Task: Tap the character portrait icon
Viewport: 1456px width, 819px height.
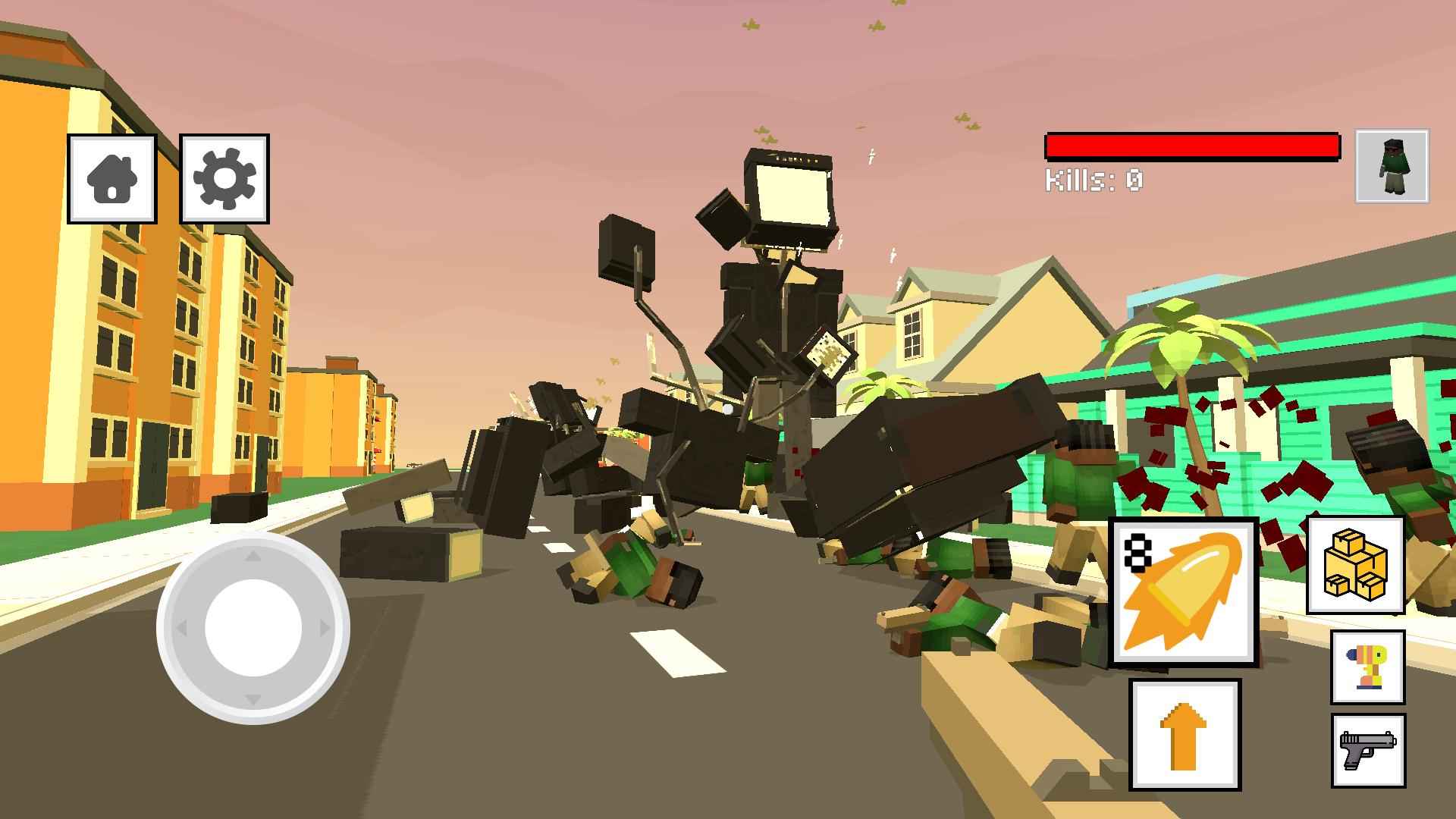Action: click(1392, 166)
